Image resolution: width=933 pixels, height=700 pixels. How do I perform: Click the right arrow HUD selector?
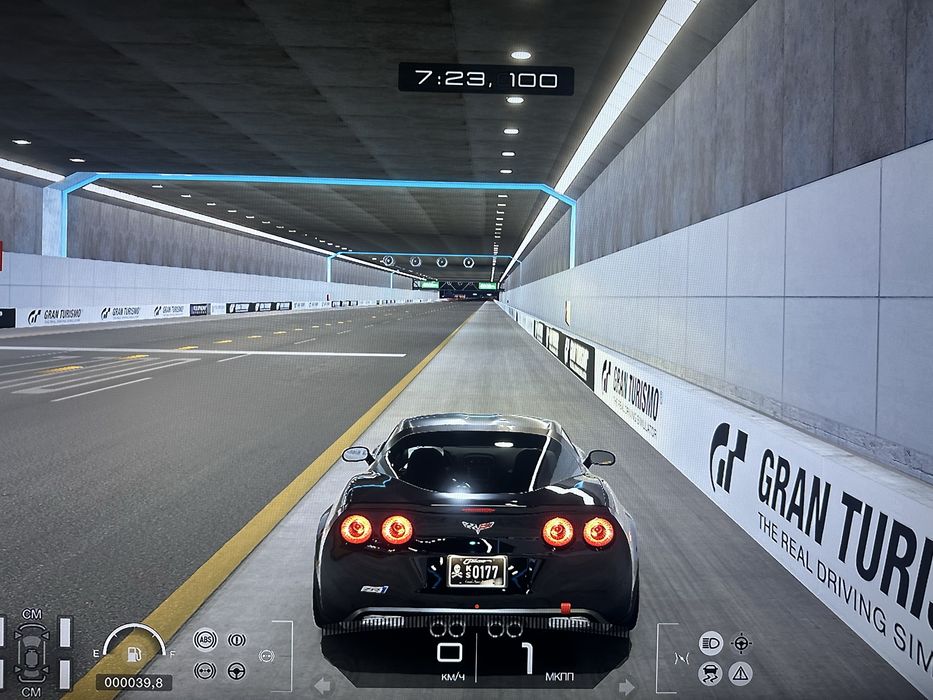626,686
